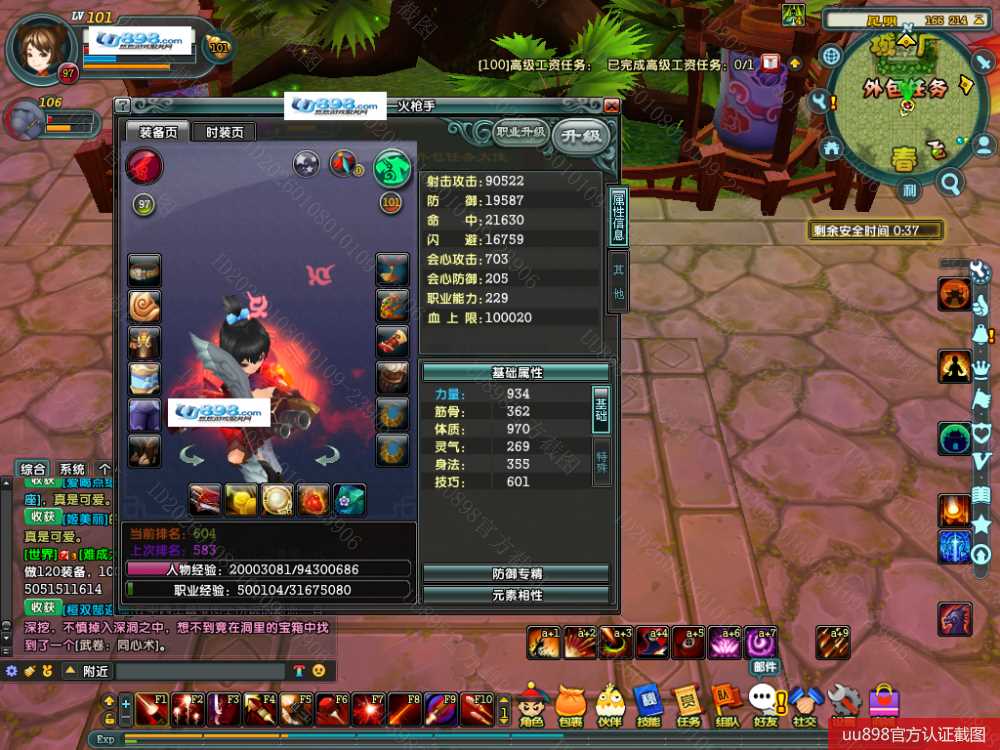Select the 装备页 equipment tab

point(158,132)
